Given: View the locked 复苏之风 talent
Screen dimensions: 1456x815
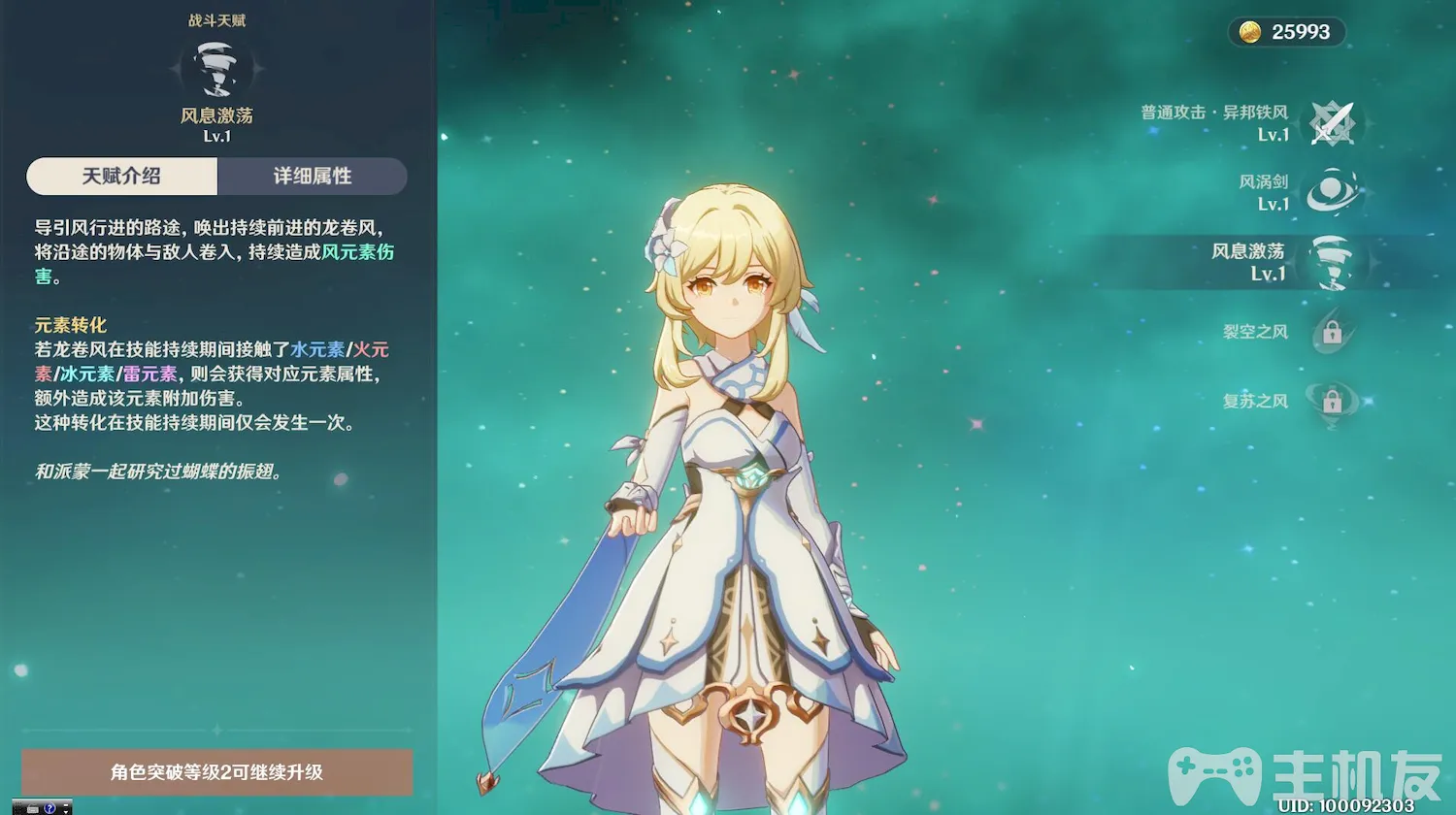Looking at the screenshot, I should point(1332,401).
